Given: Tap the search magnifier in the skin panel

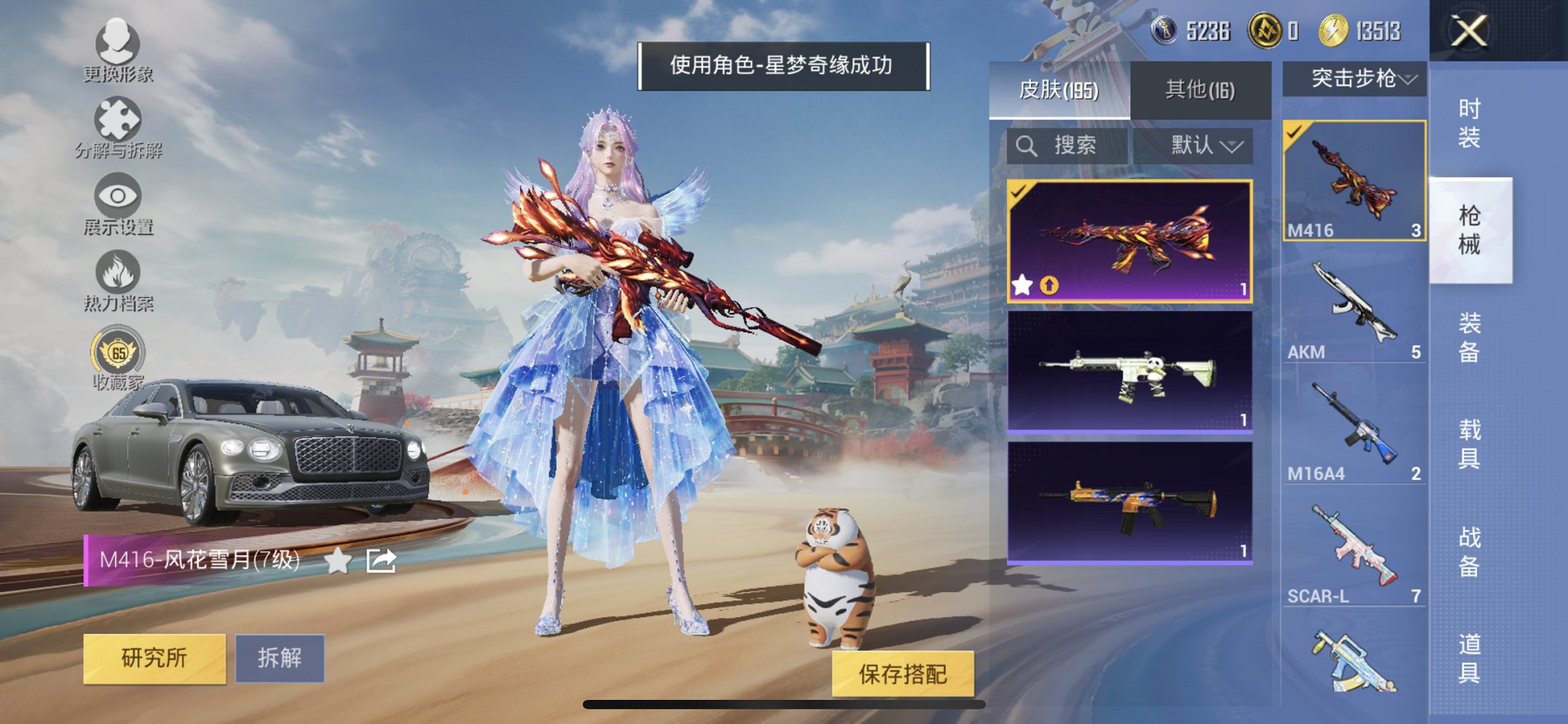Looking at the screenshot, I should point(1027,145).
